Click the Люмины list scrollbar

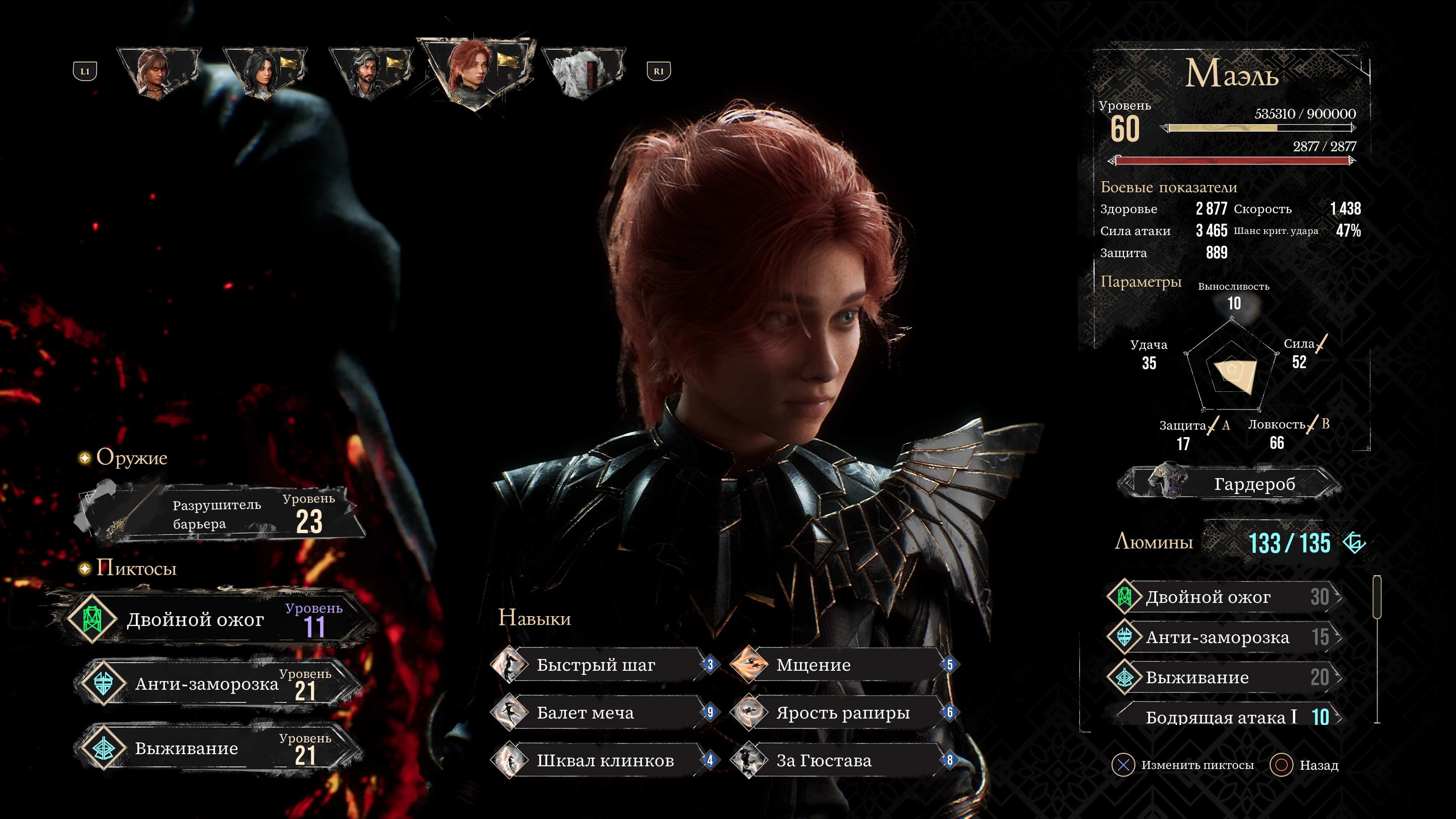[x=1377, y=650]
